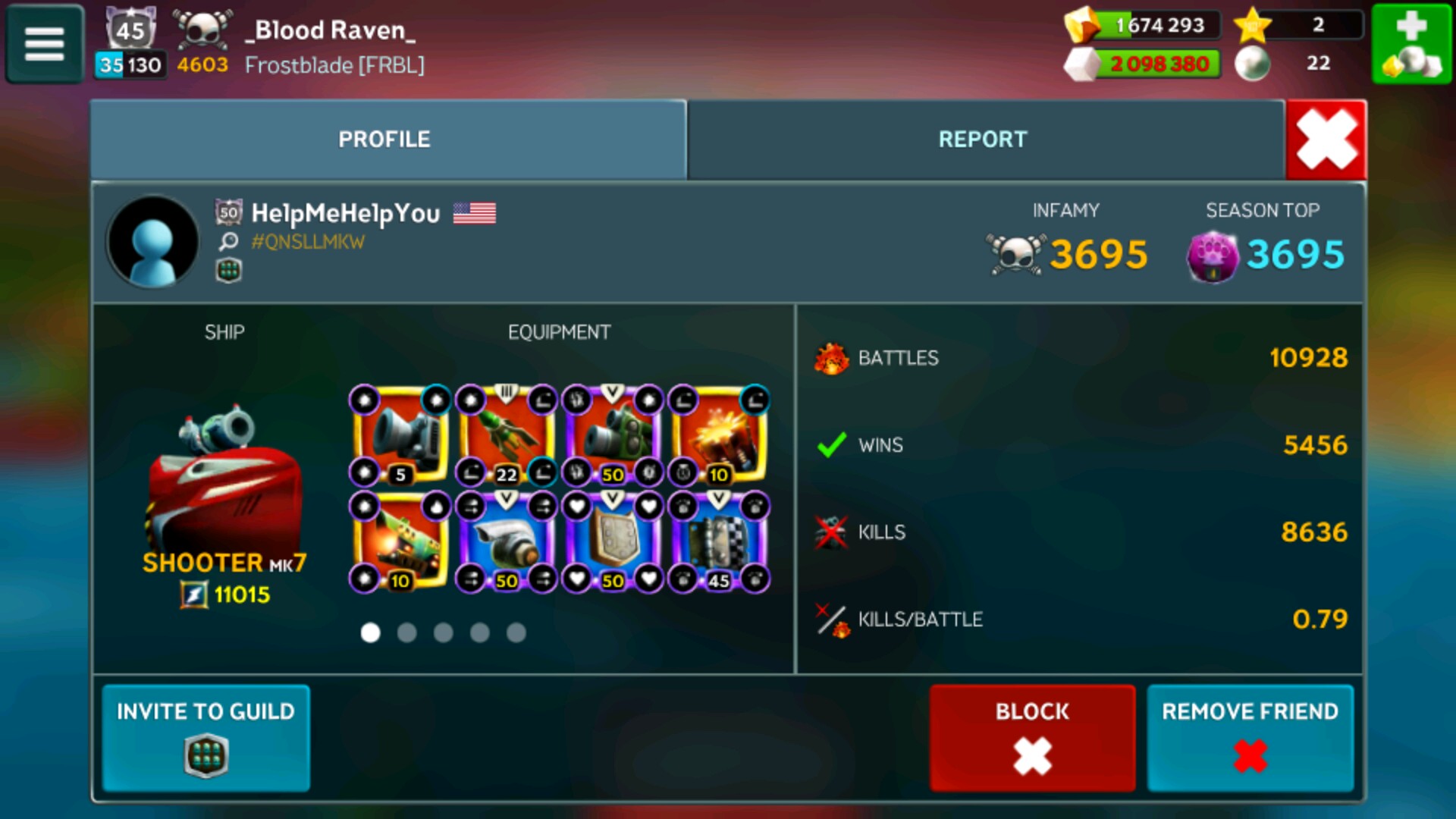Switch to the Report tab
This screenshot has width=1456, height=819.
[983, 140]
